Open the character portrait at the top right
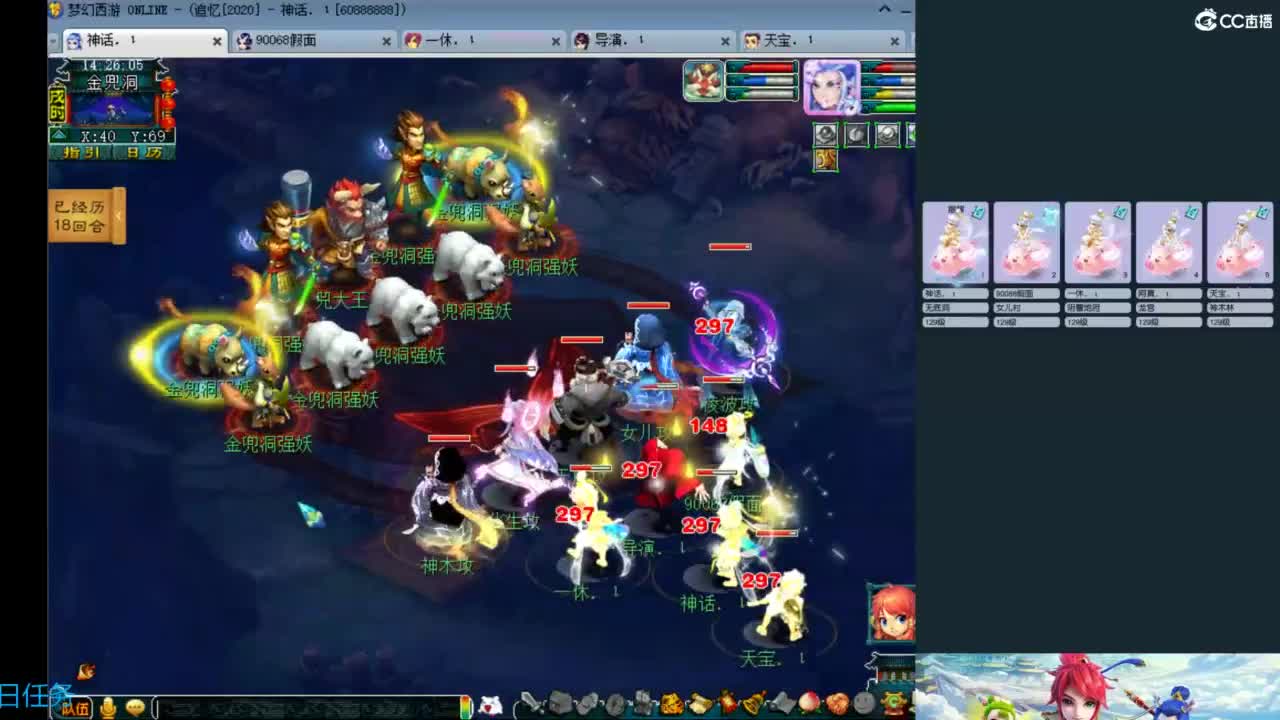 [x=831, y=86]
